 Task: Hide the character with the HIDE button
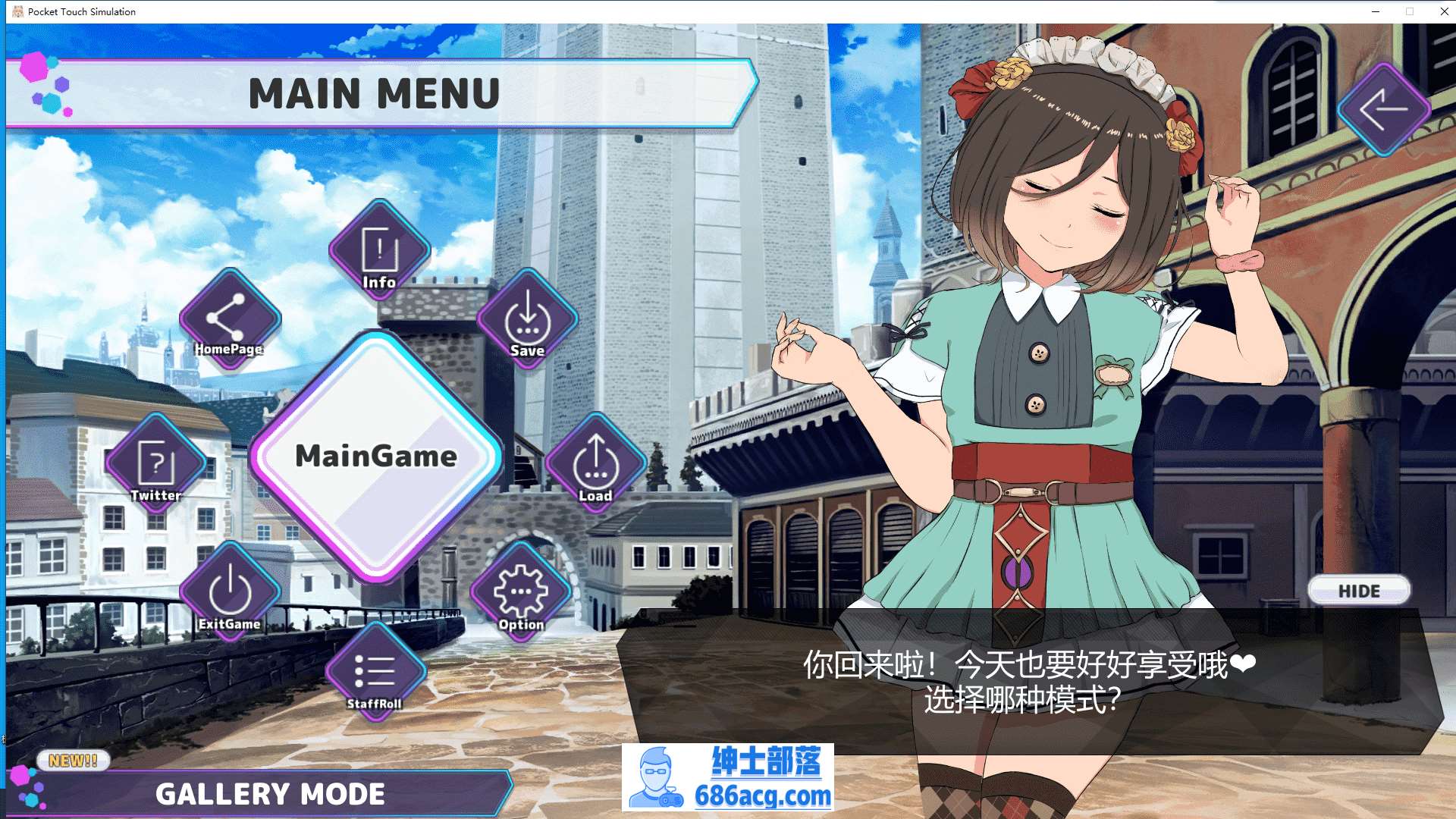click(1358, 591)
